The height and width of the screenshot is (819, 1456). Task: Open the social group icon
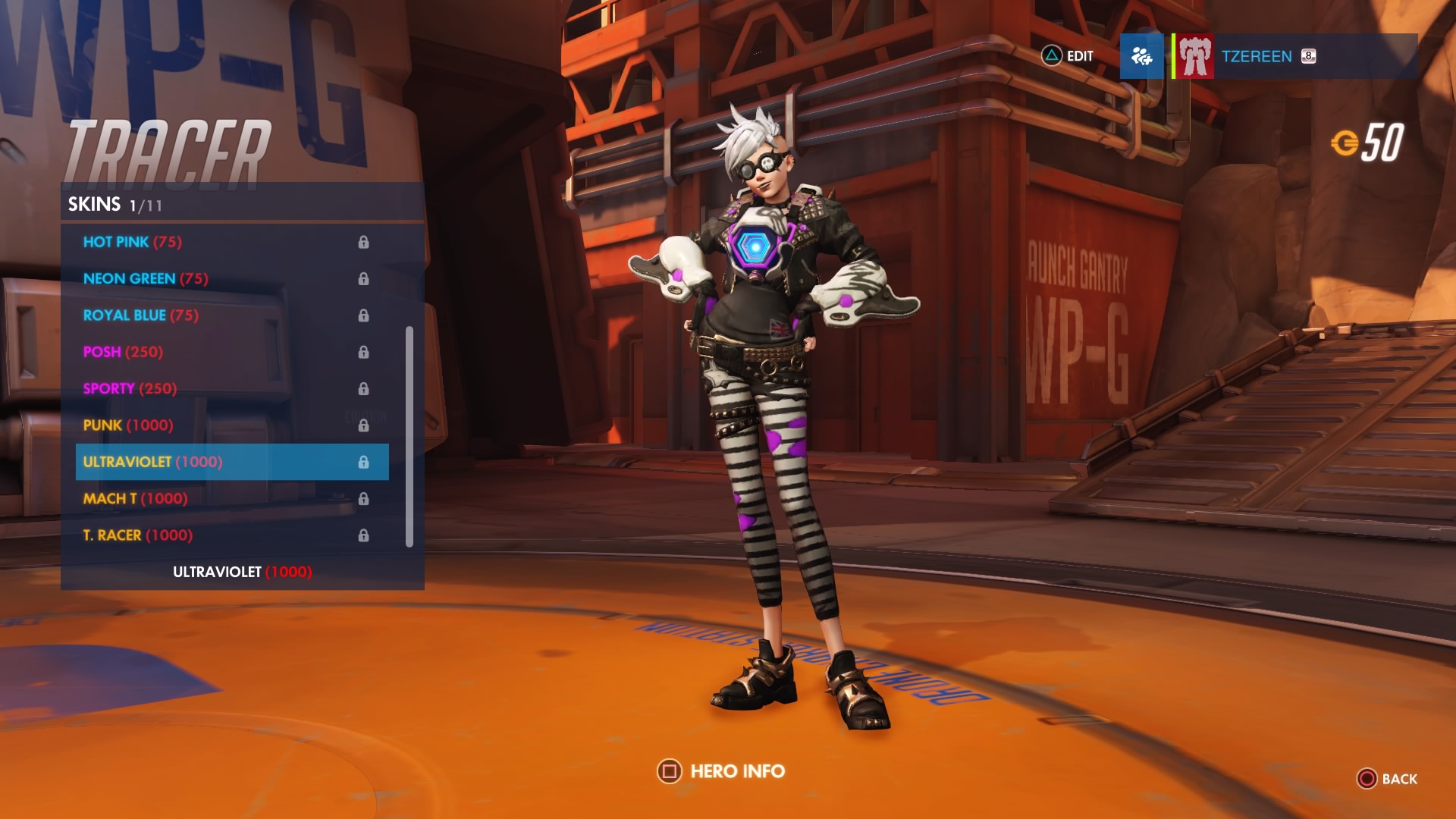coord(1141,56)
